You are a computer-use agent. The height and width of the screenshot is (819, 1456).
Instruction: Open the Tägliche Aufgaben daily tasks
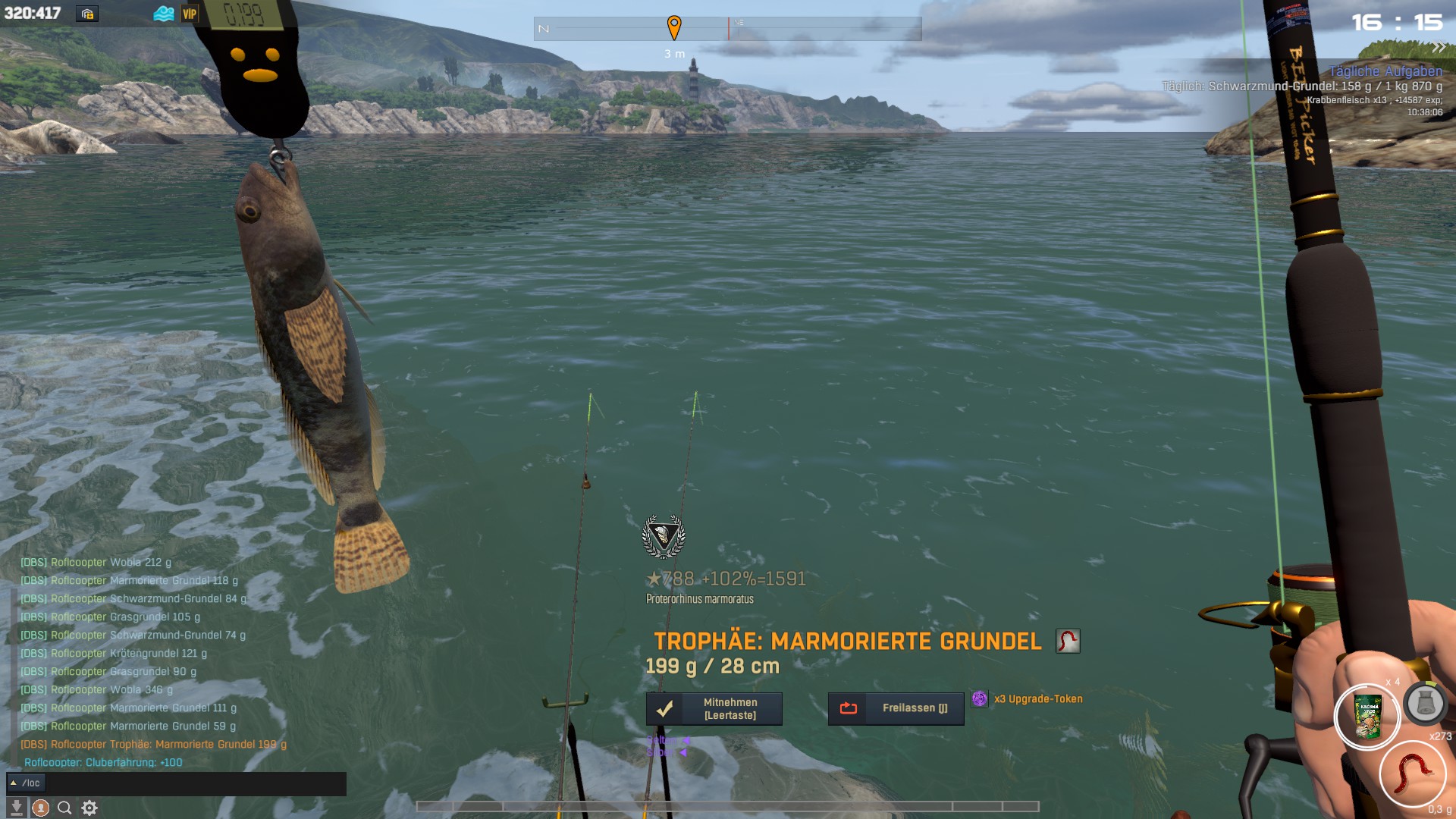1385,71
